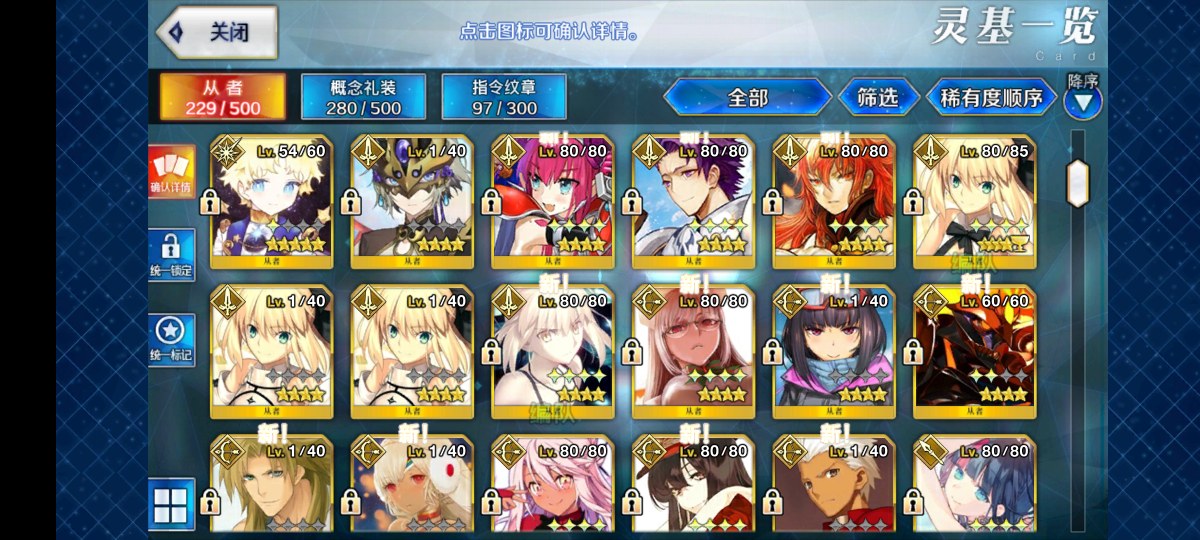This screenshot has width=1200, height=540.
Task: Close the servant list with 关闭
Action: point(215,32)
